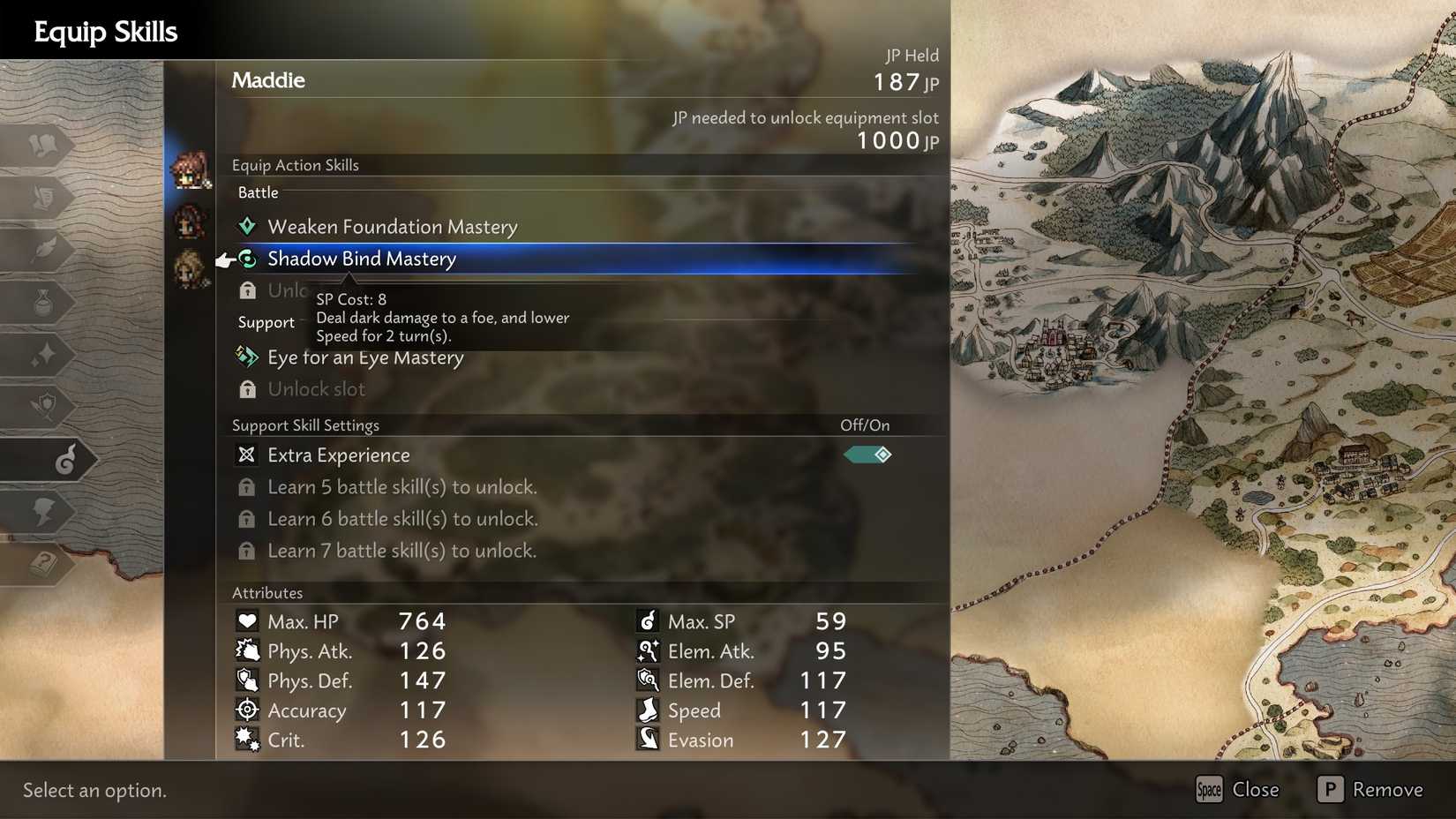
Task: Select the Weaken Foundation Mastery diamond icon
Action: (x=247, y=226)
